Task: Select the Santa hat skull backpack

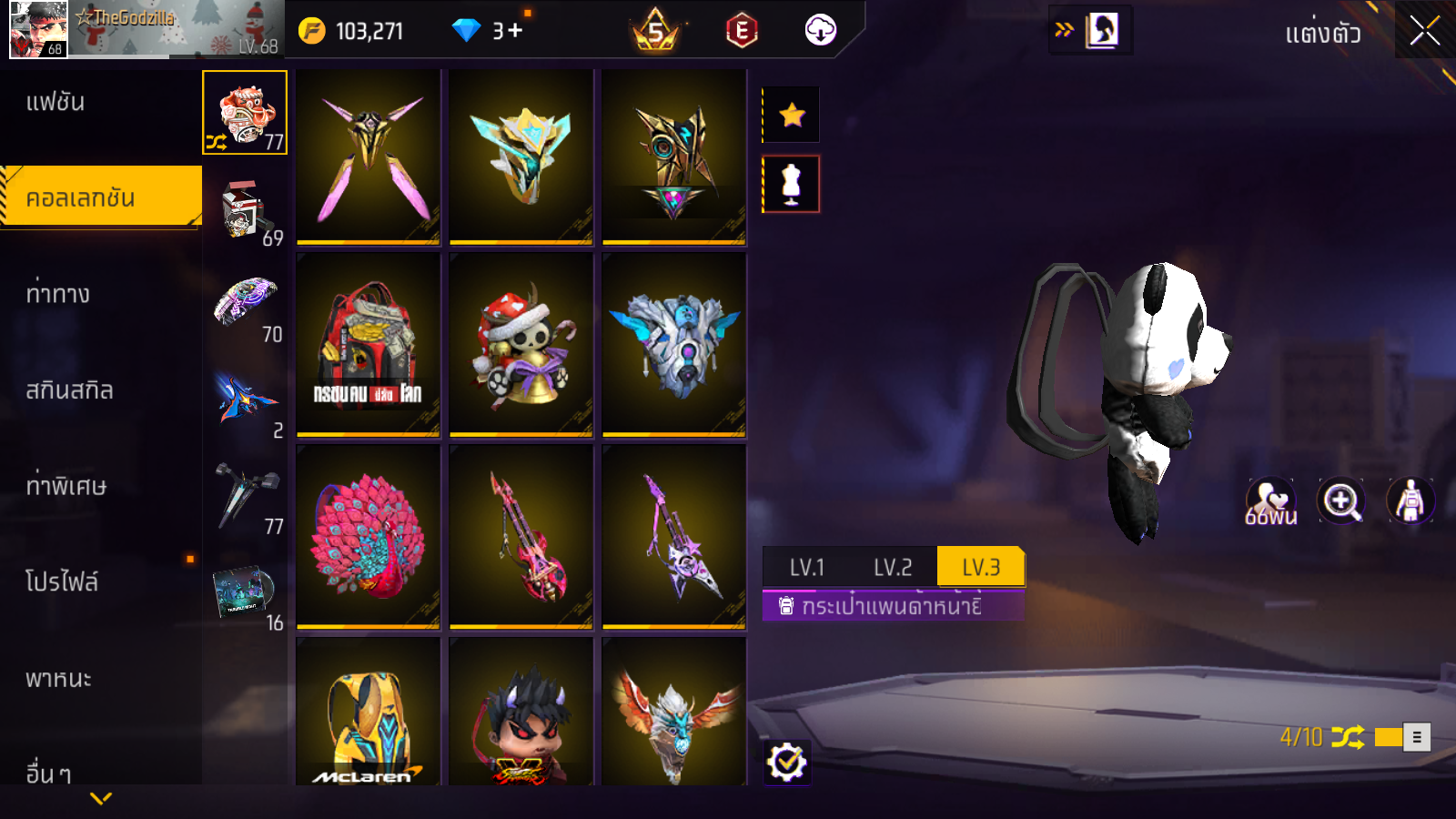Action: pos(521,344)
